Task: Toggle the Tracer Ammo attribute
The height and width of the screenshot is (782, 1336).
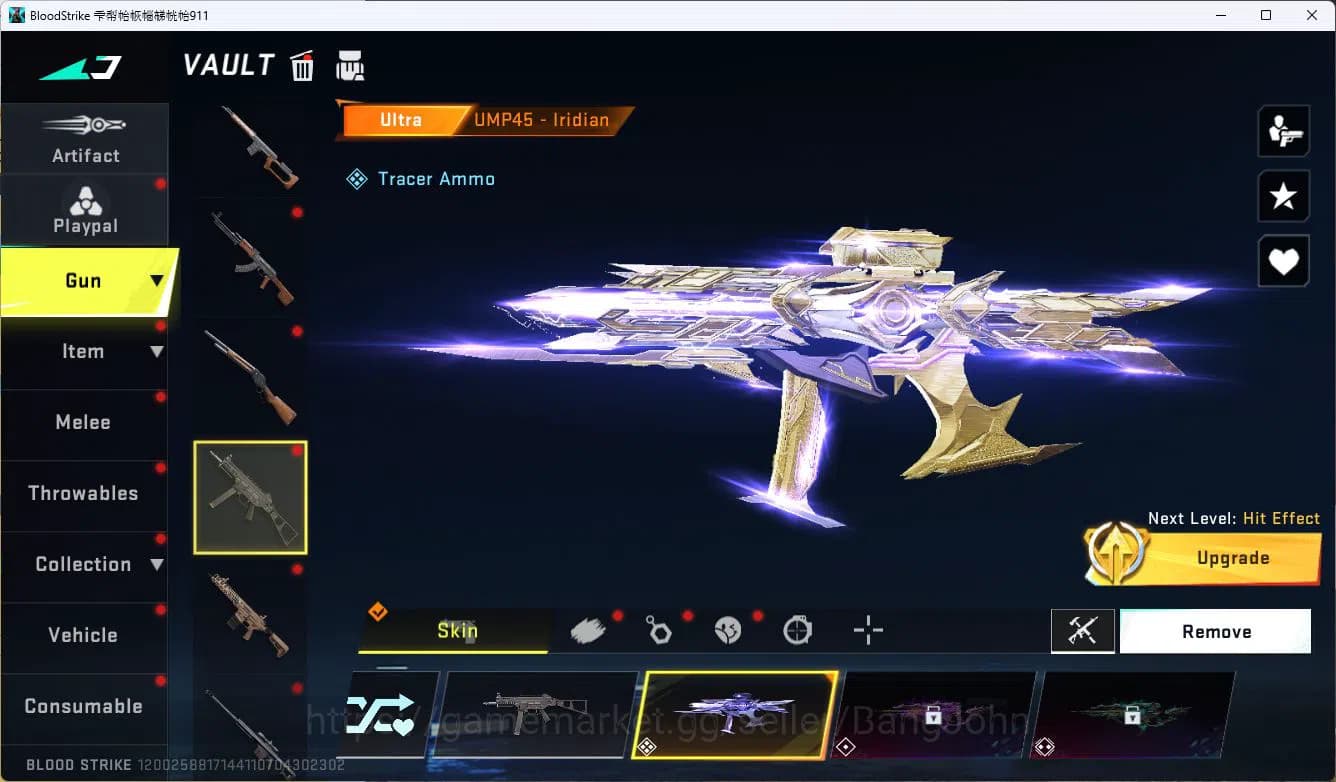Action: [420, 179]
